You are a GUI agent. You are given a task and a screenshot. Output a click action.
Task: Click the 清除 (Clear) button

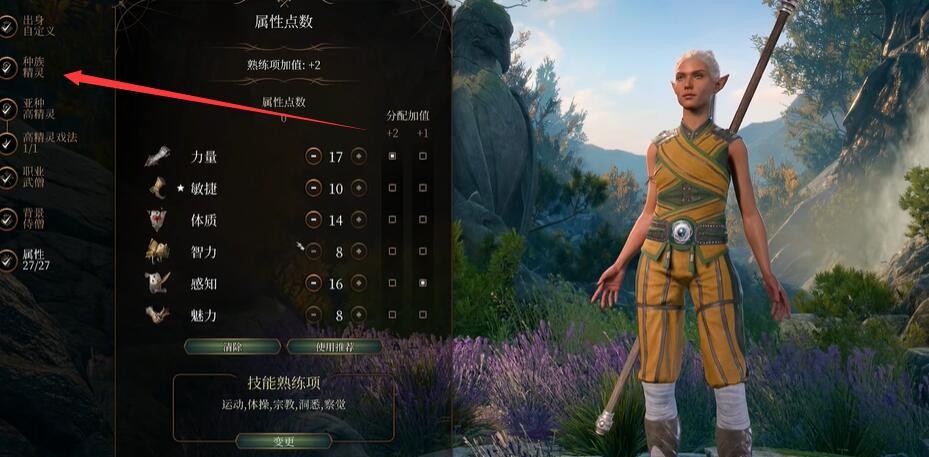click(232, 346)
